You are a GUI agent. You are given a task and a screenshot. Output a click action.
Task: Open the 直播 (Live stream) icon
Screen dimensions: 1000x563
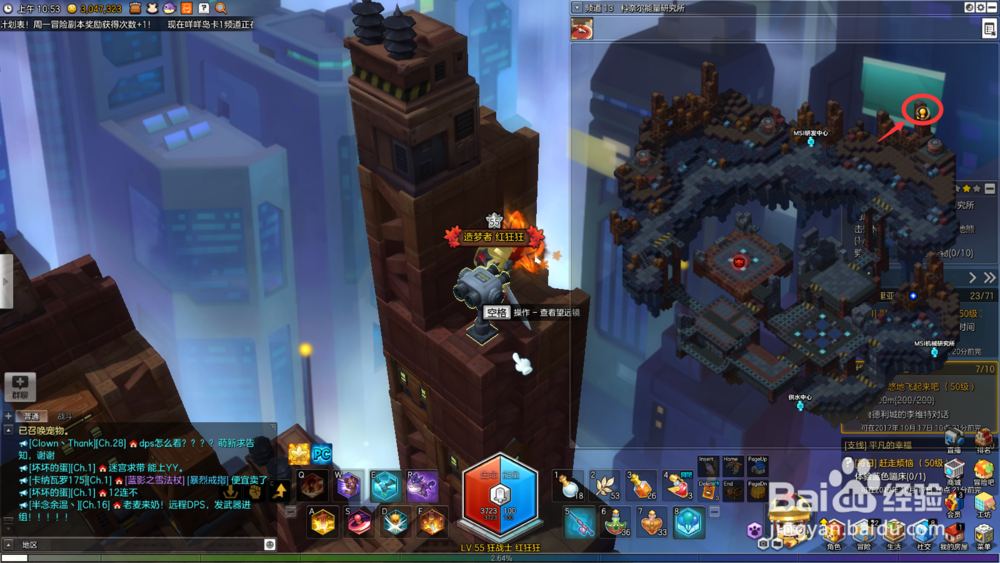tap(954, 438)
